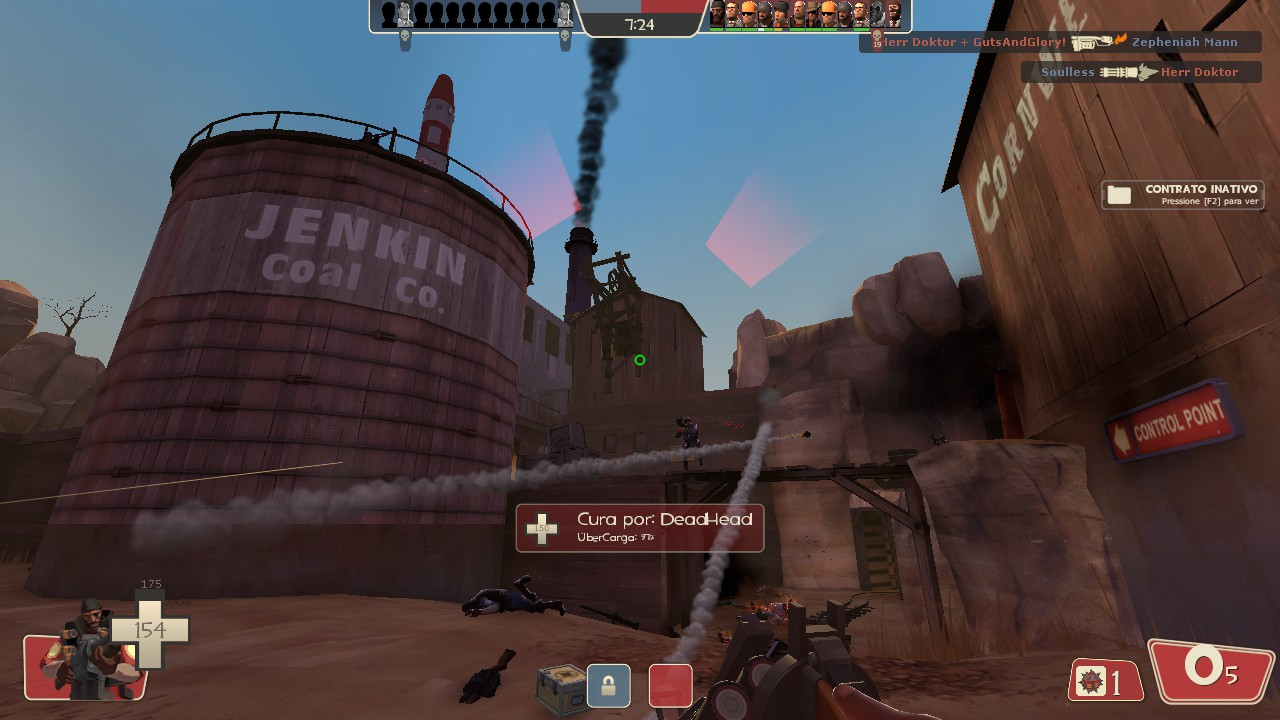
Task: Click the syringe gun icon beside Herr Doktor
Action: click(x=1123, y=71)
